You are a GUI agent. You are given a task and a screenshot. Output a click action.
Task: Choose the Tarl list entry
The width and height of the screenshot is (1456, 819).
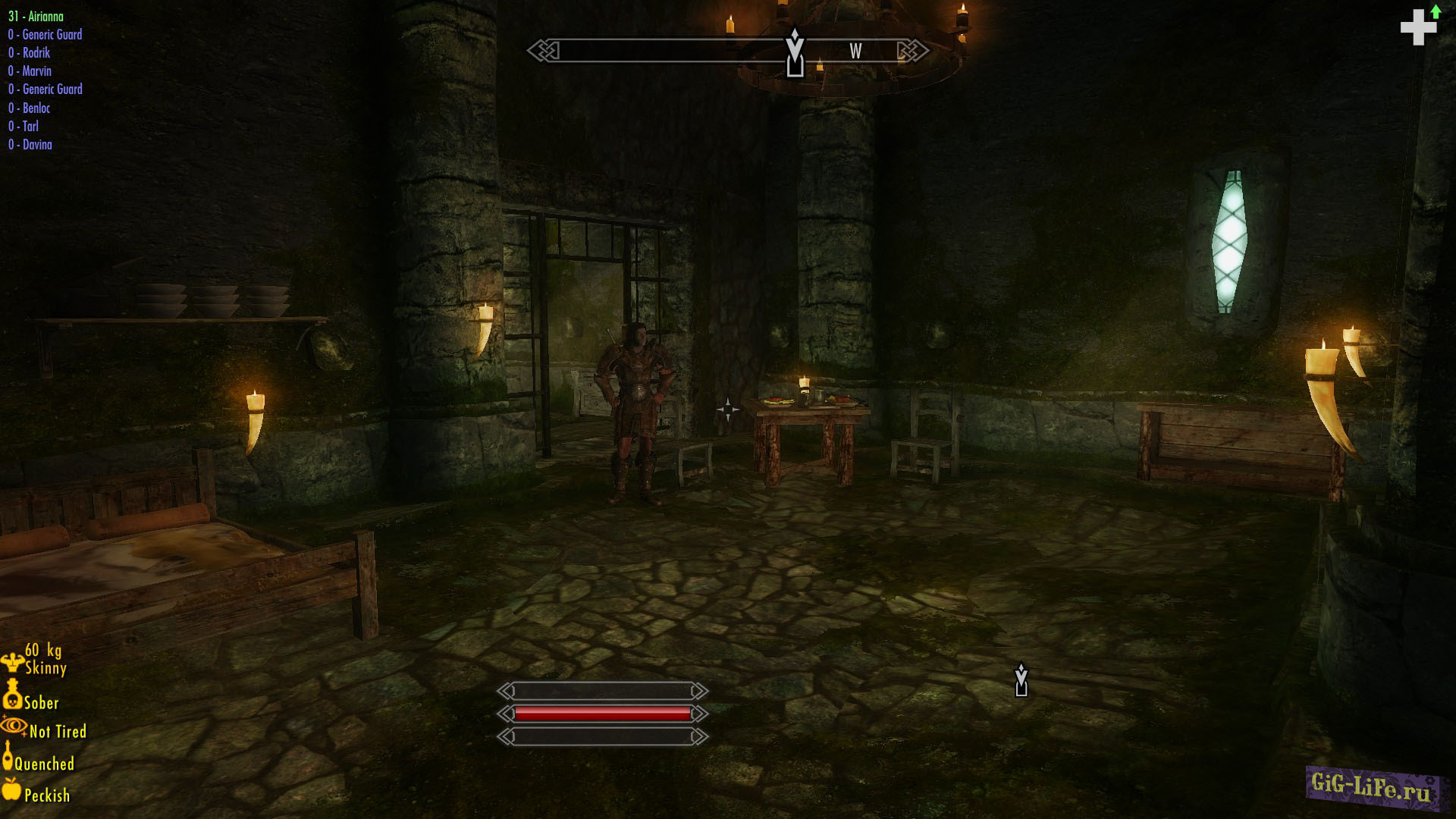(24, 126)
